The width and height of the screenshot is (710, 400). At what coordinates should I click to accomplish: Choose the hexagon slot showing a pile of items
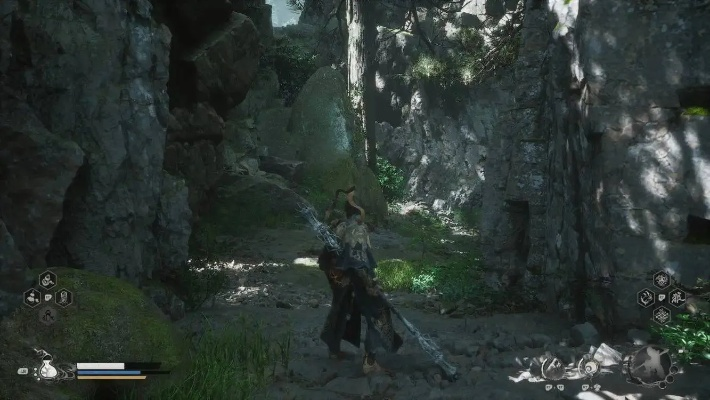click(31, 297)
